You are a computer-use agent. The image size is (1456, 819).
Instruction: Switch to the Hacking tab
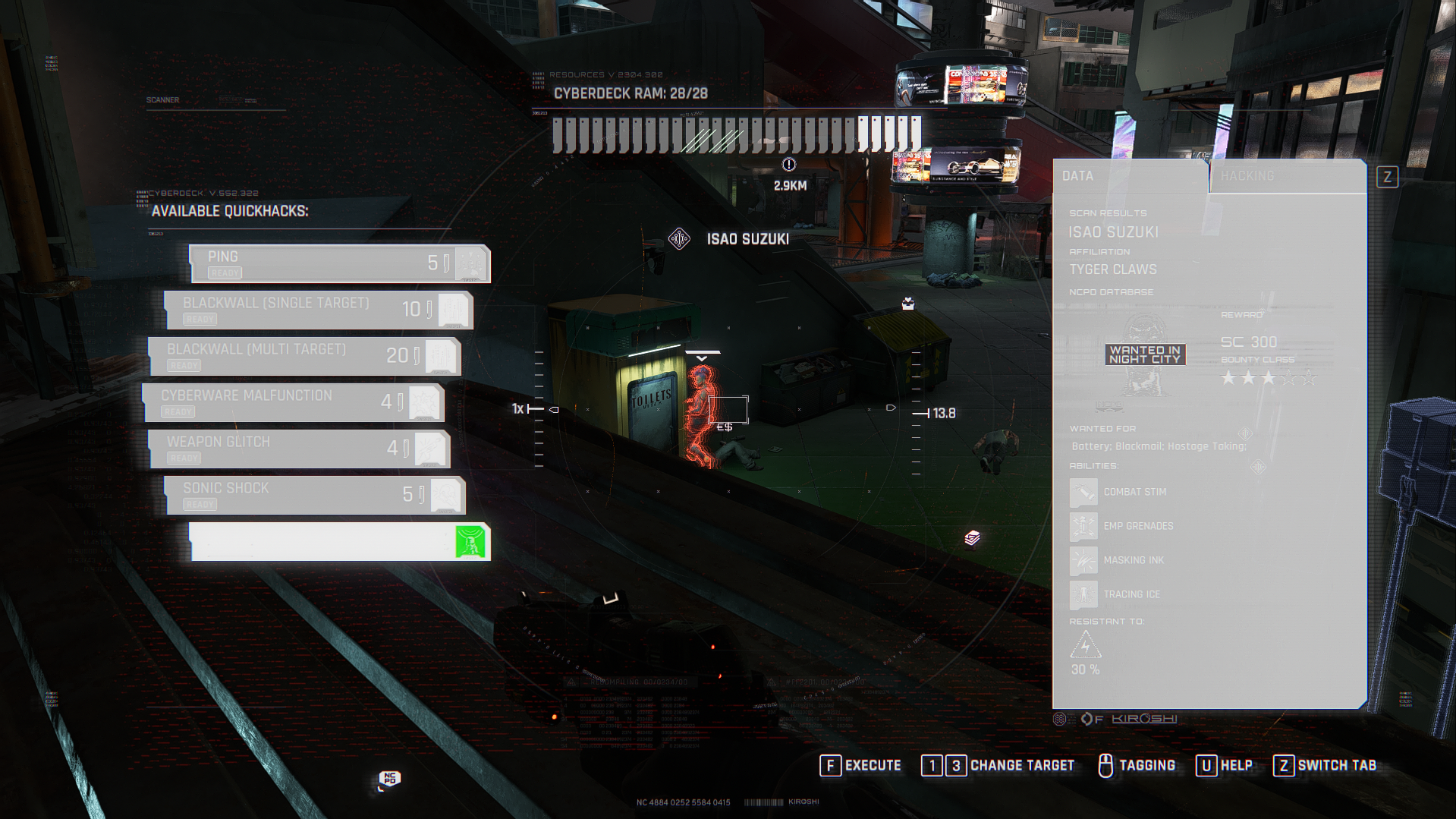click(1287, 176)
